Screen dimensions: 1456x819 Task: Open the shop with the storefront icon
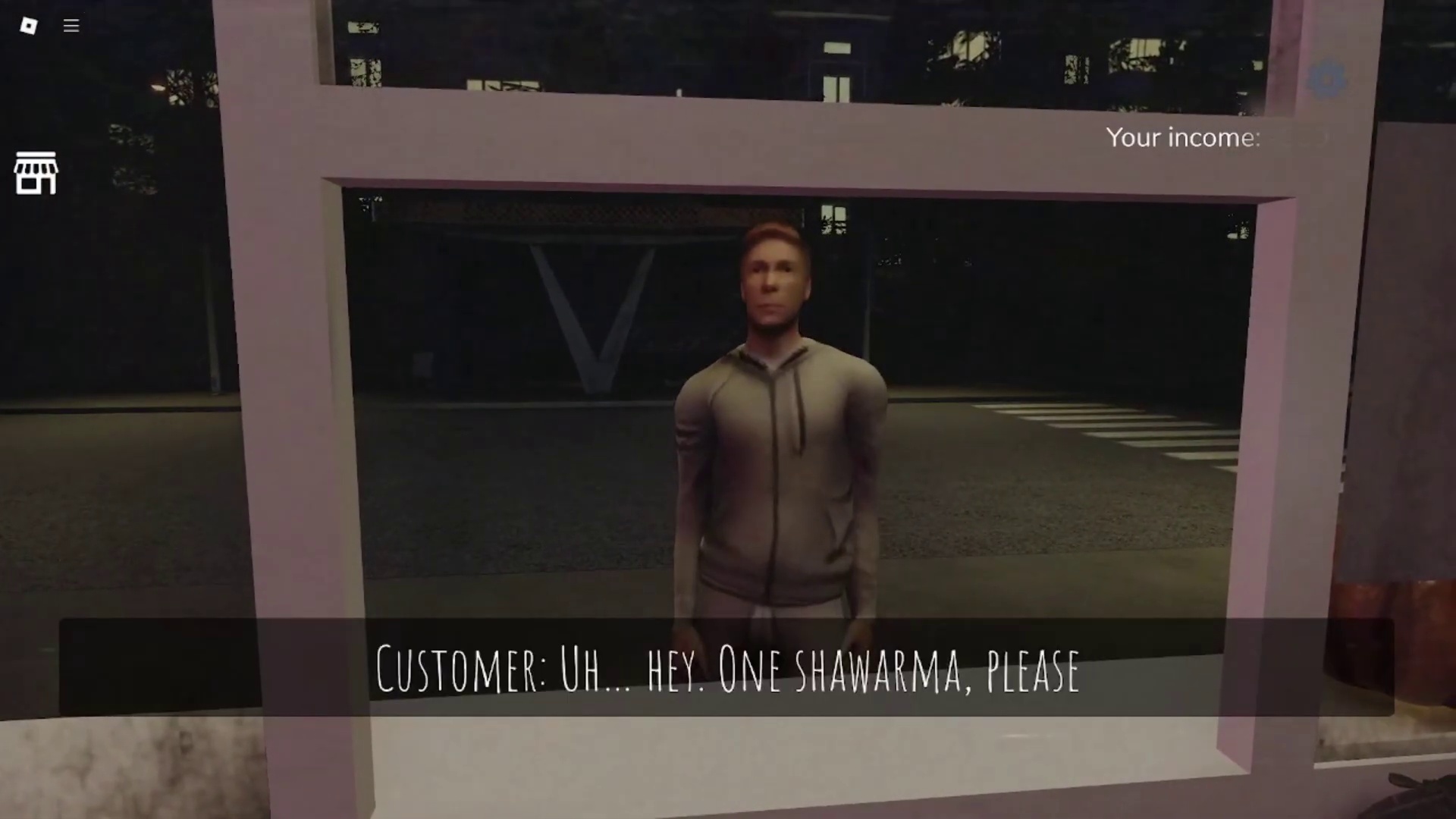click(x=36, y=172)
